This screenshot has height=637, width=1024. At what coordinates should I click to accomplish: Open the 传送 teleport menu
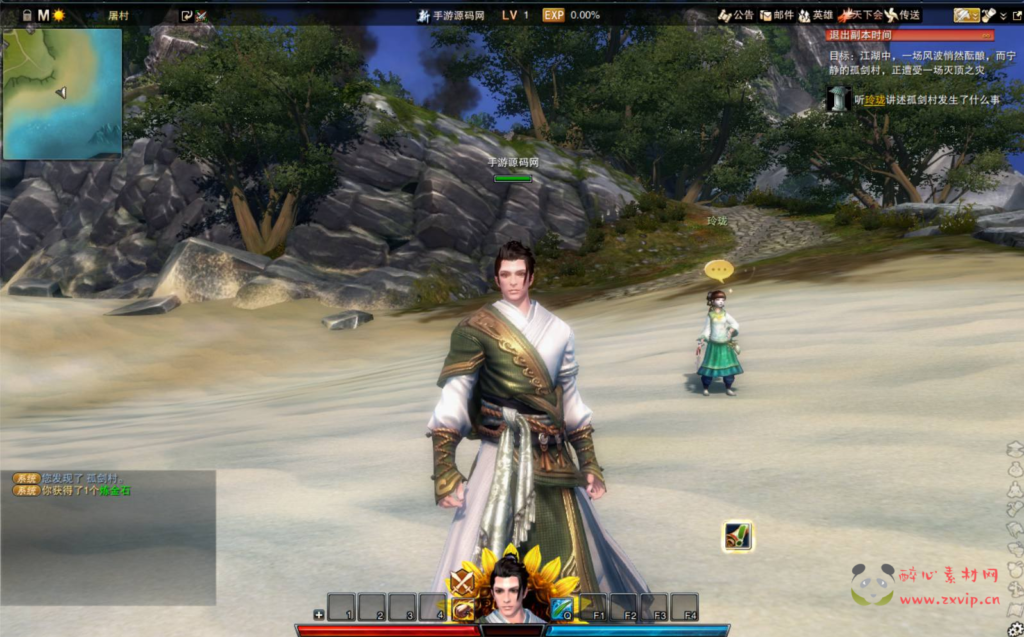[x=903, y=15]
